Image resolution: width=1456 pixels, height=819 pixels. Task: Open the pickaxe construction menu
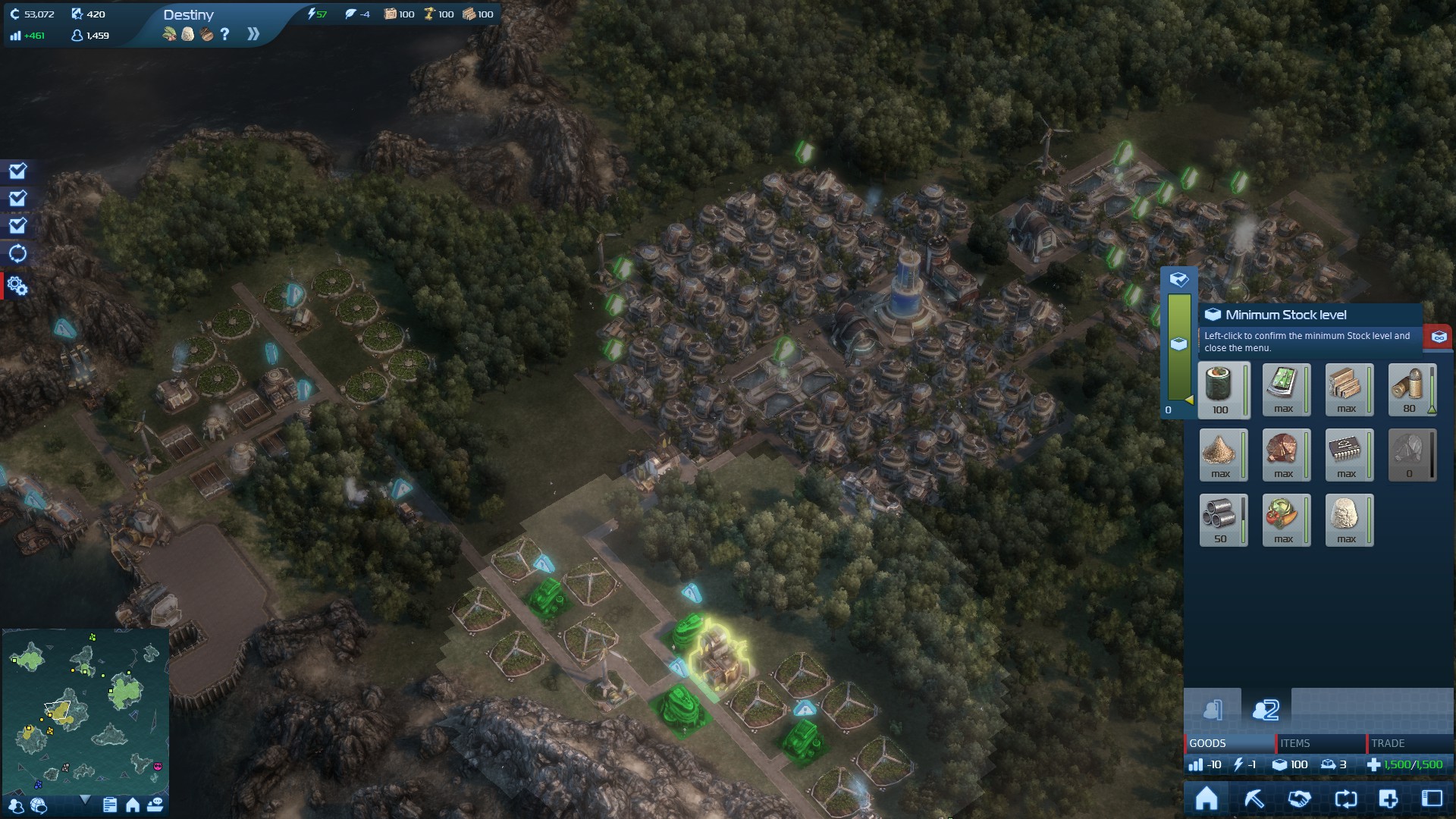(x=1254, y=799)
